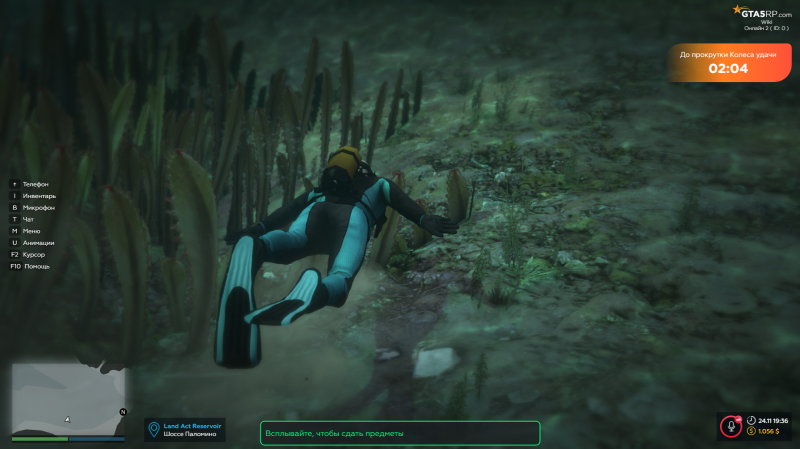
Task: Select the Помощь entry in the hints list
Action: click(x=35, y=266)
